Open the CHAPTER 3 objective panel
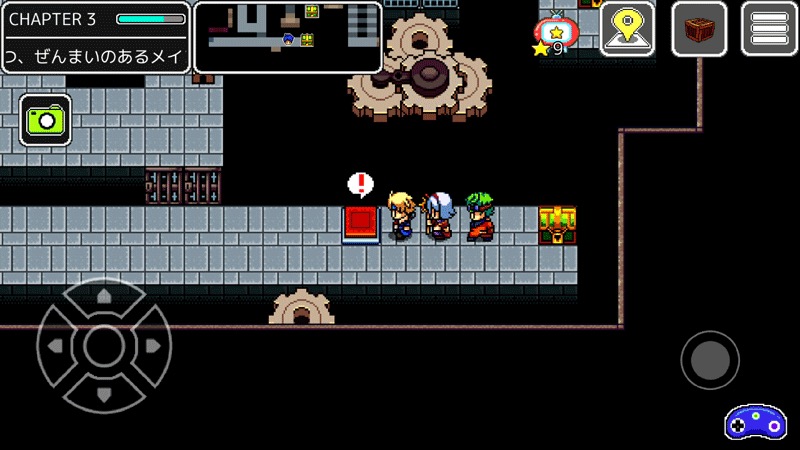Screen dimensions: 800x450 [96, 38]
